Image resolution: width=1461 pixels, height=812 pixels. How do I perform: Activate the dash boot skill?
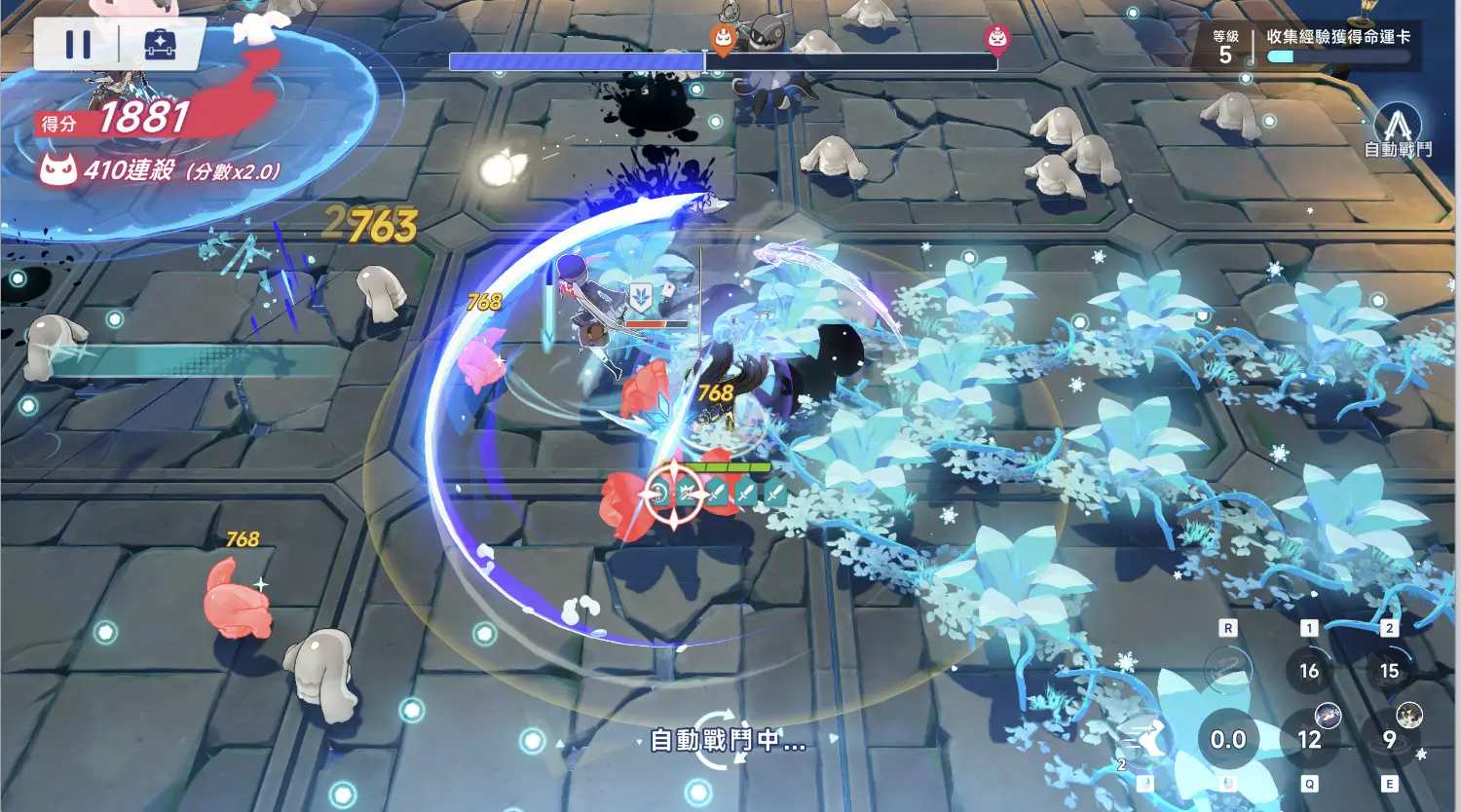(1146, 741)
